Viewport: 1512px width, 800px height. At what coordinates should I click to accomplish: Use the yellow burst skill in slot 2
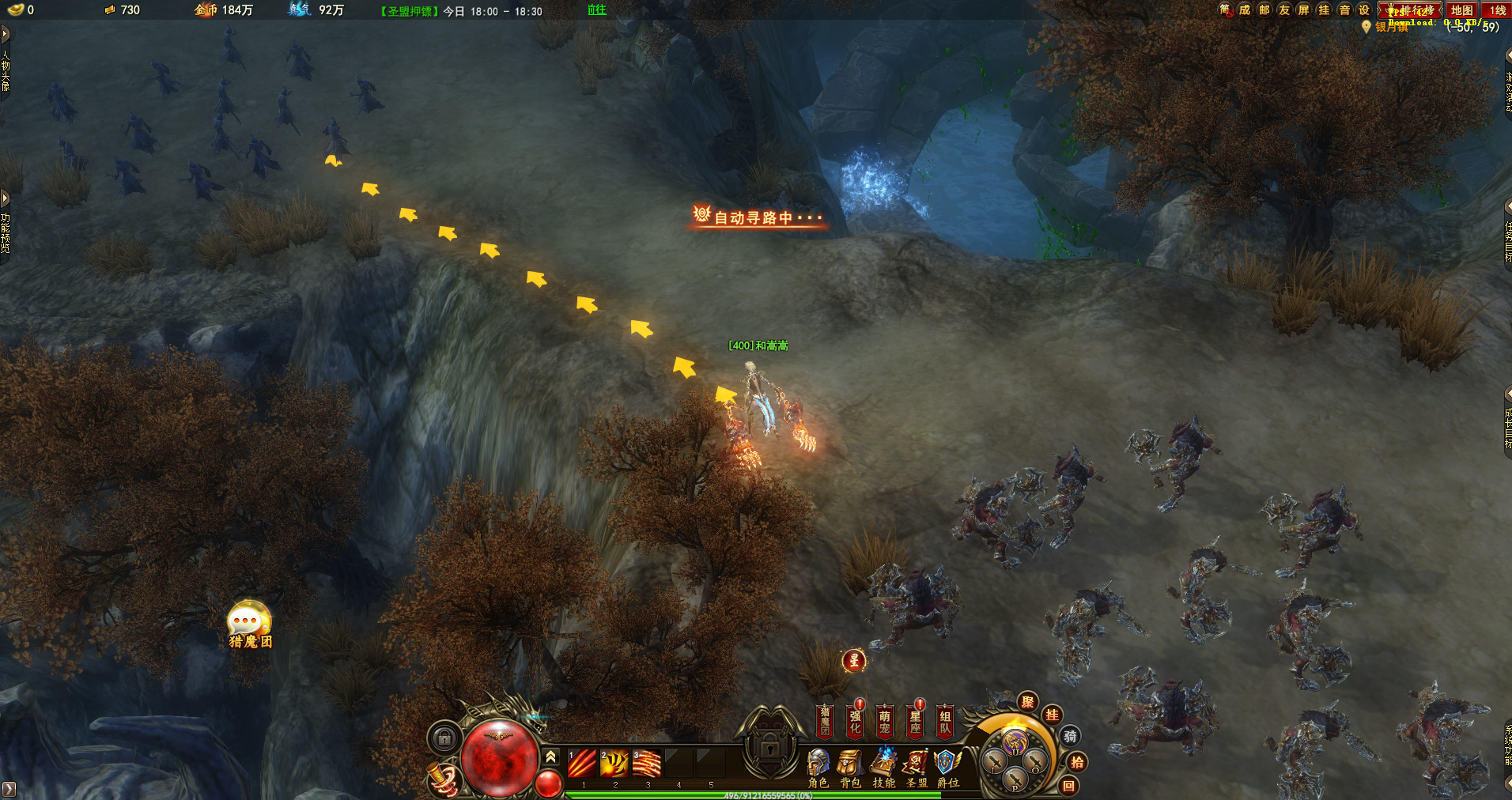tap(614, 764)
